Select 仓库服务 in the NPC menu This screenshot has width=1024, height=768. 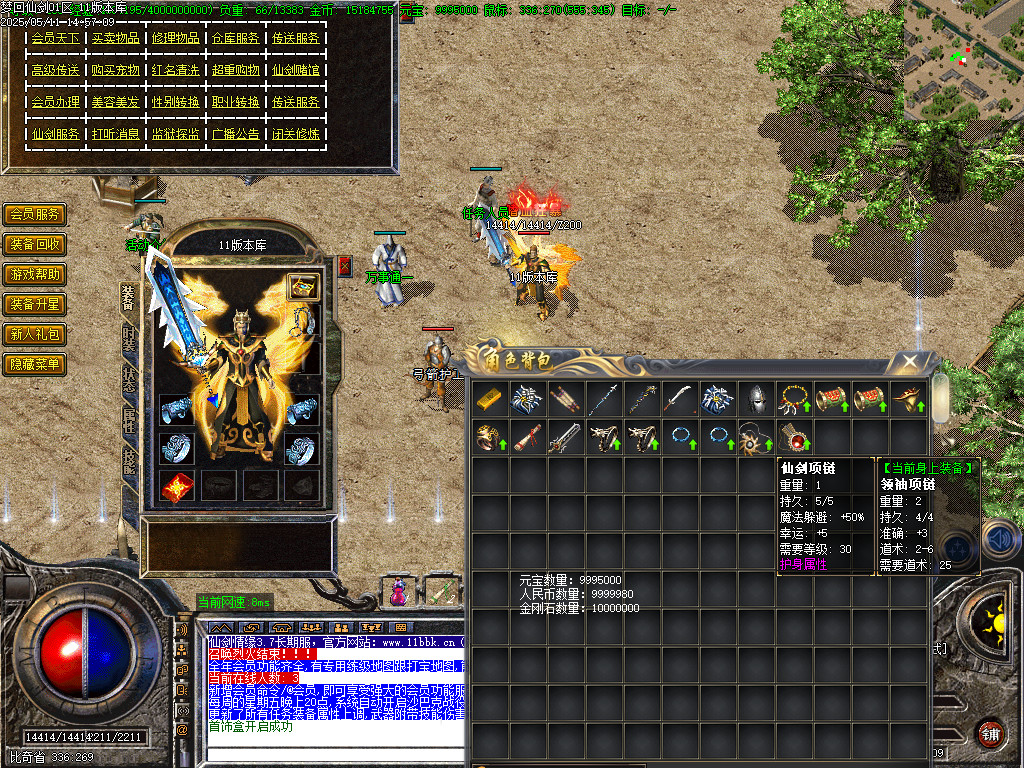235,38
